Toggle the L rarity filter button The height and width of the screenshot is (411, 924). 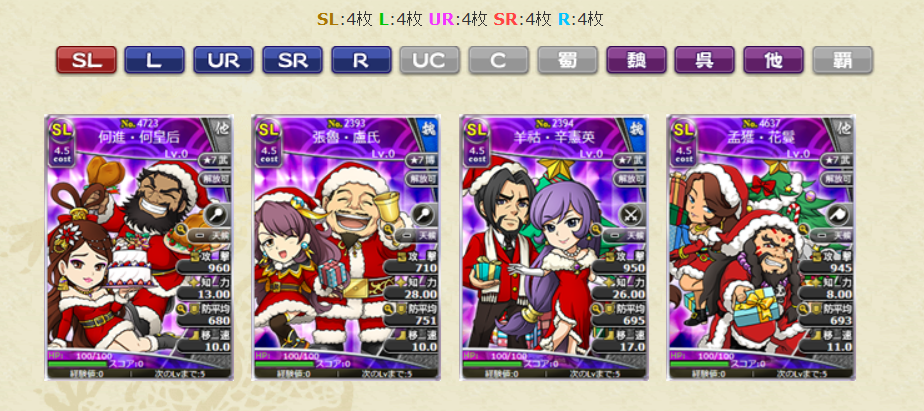pyautogui.click(x=154, y=60)
